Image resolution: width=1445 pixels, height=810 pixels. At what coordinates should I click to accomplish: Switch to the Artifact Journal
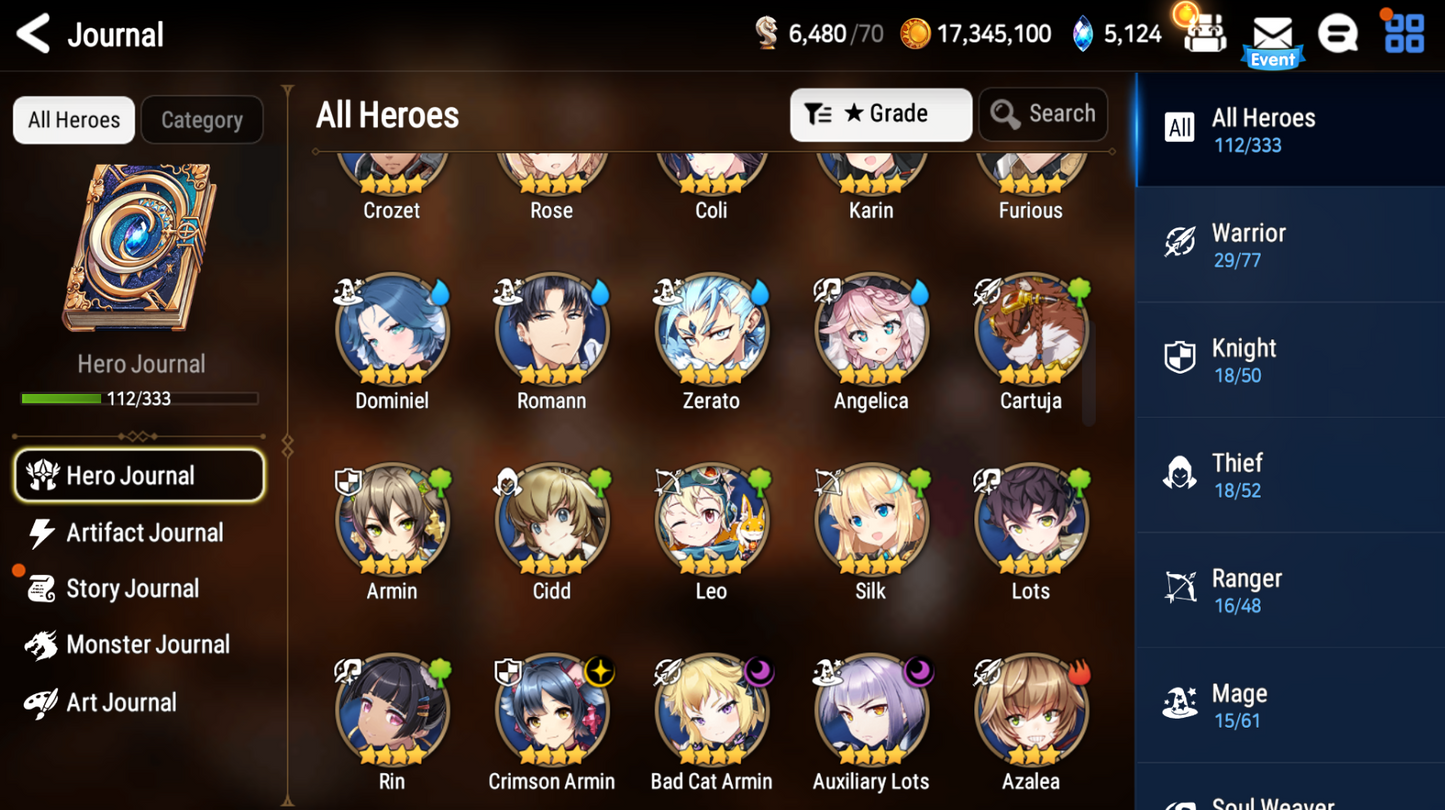[x=144, y=533]
